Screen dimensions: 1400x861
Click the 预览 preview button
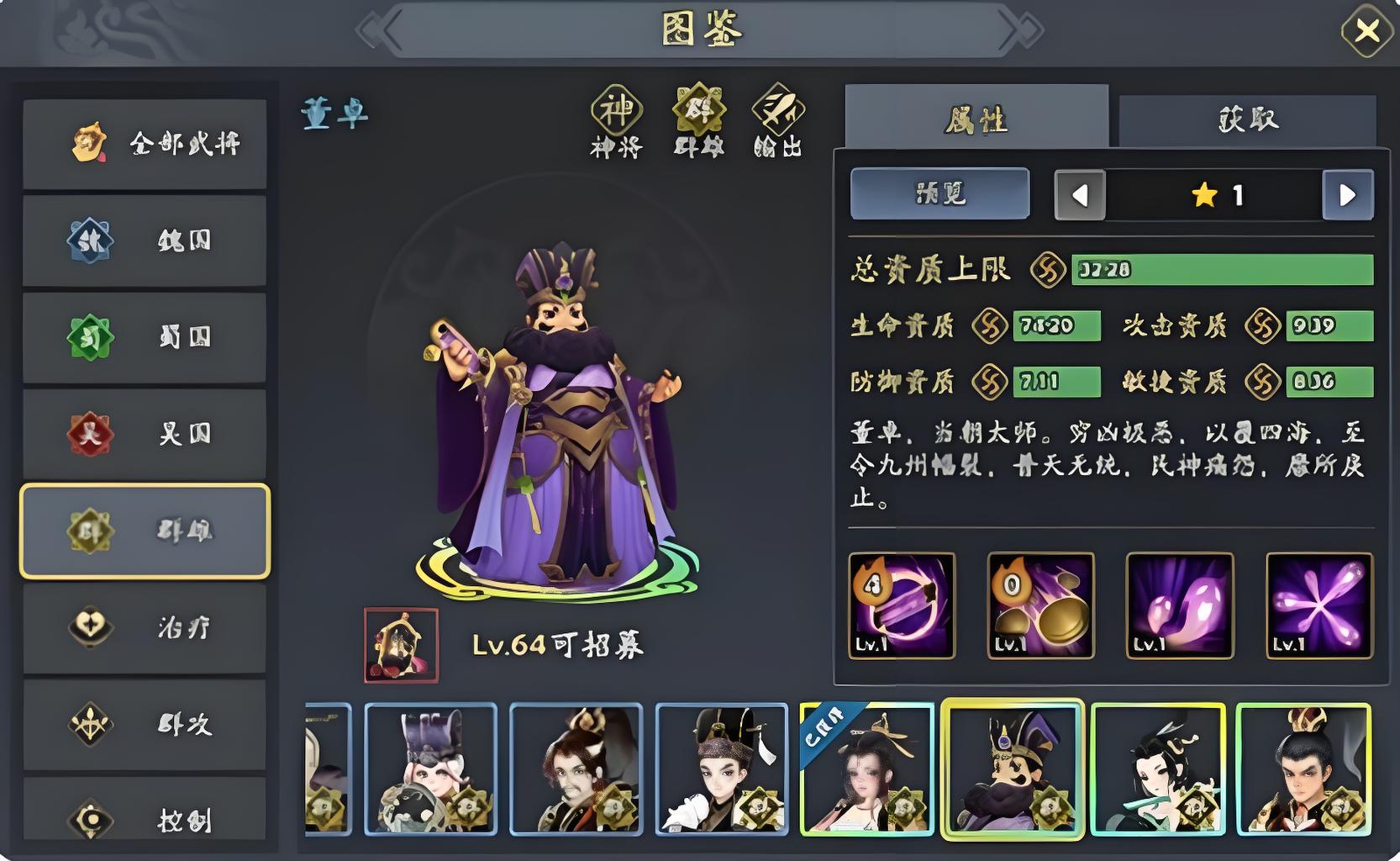tap(939, 194)
